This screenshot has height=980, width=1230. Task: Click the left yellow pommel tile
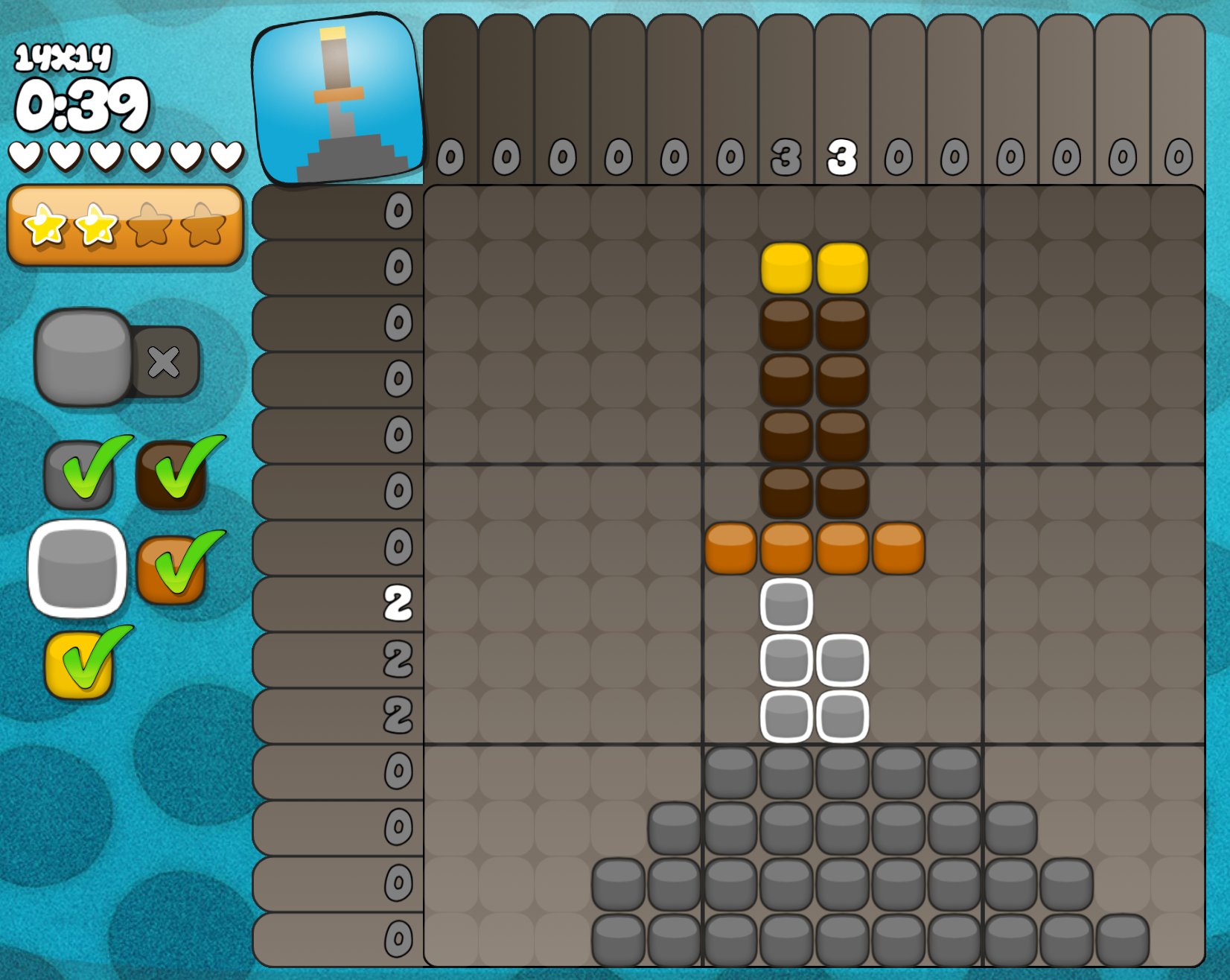[786, 268]
